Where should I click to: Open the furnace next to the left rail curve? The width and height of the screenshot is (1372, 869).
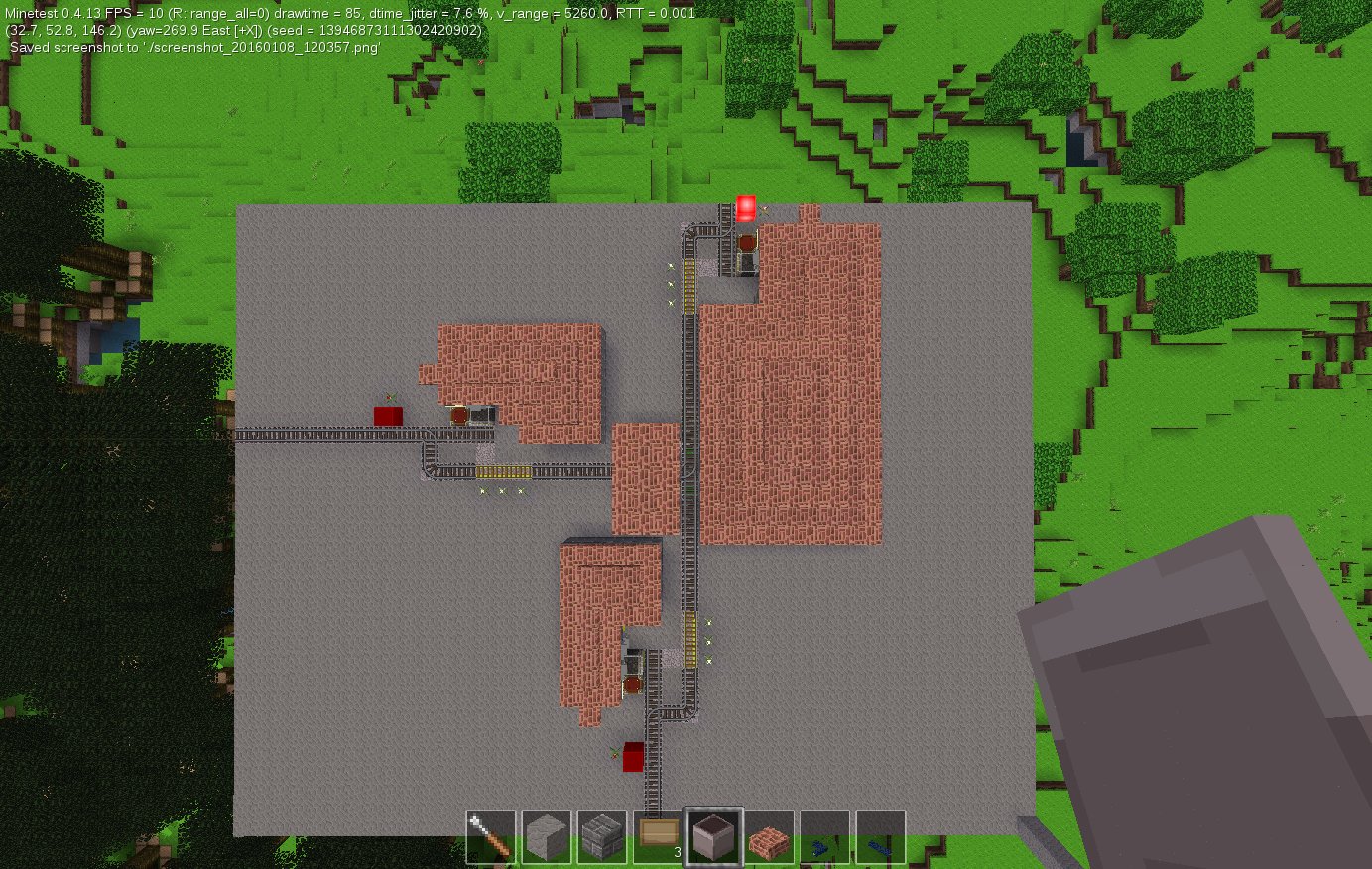(x=481, y=416)
